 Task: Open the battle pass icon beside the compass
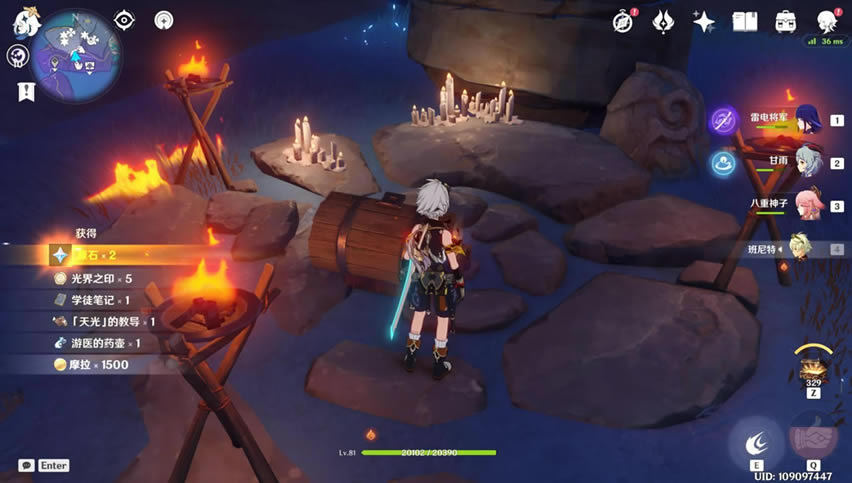click(664, 21)
